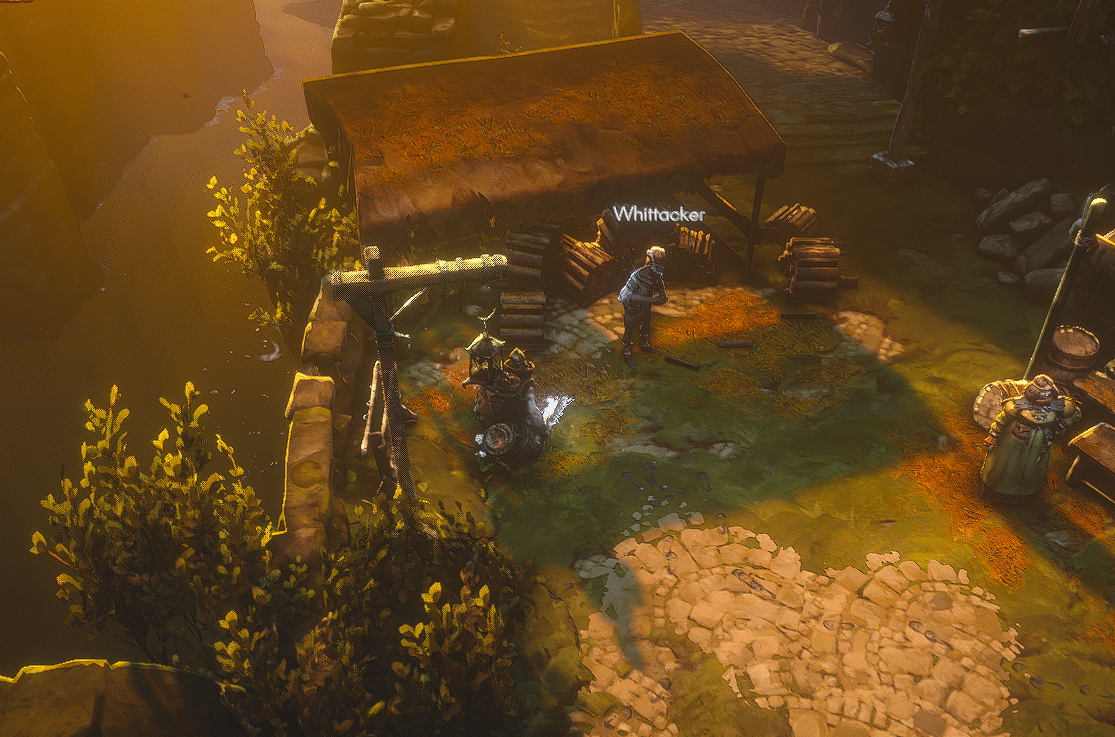The image size is (1115, 737).
Task: Click the Whittacker name label
Action: pos(658,214)
